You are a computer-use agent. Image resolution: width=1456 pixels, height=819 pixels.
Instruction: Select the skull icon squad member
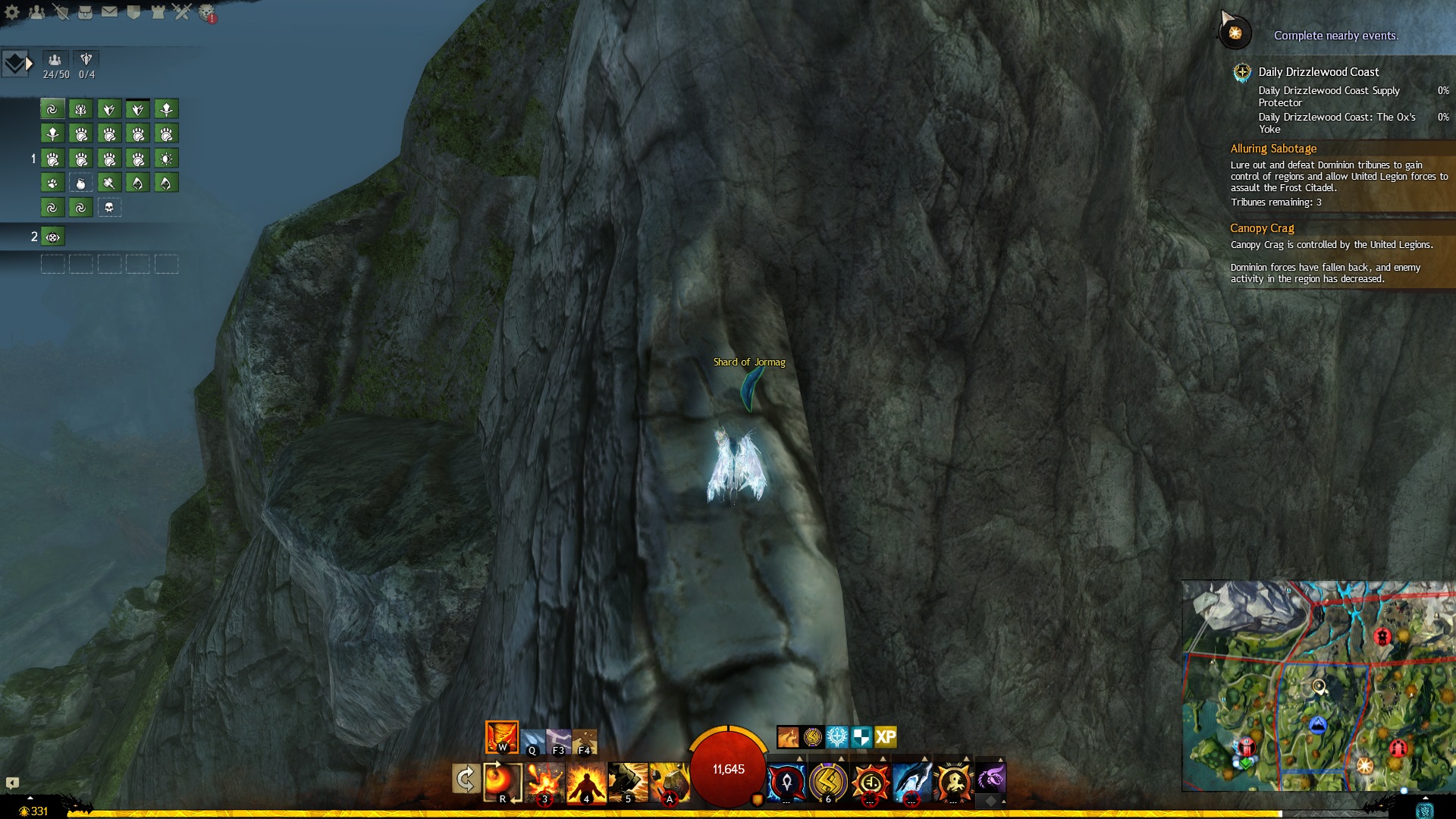click(109, 208)
